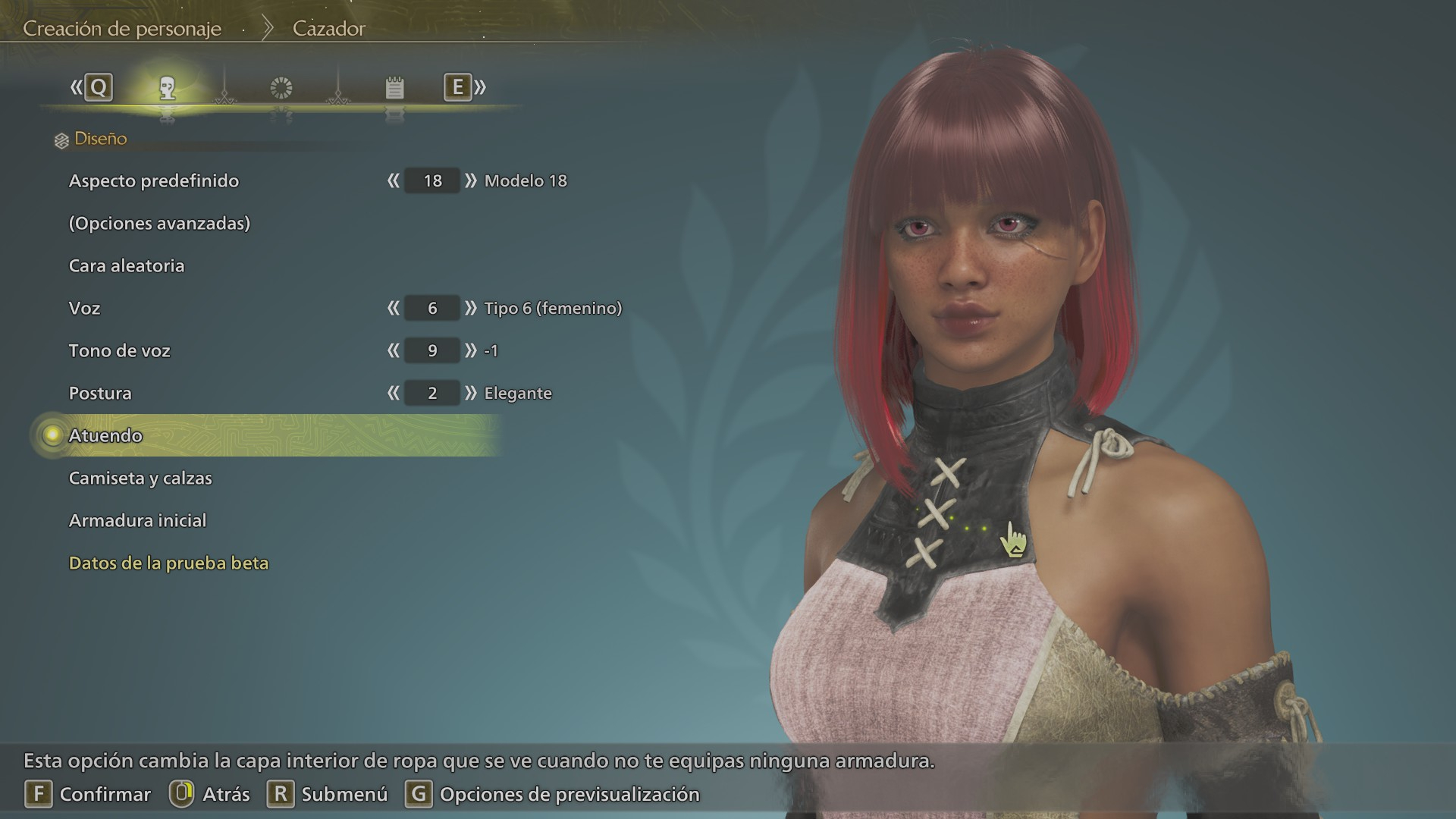Advance Postura to the next stance

[471, 393]
